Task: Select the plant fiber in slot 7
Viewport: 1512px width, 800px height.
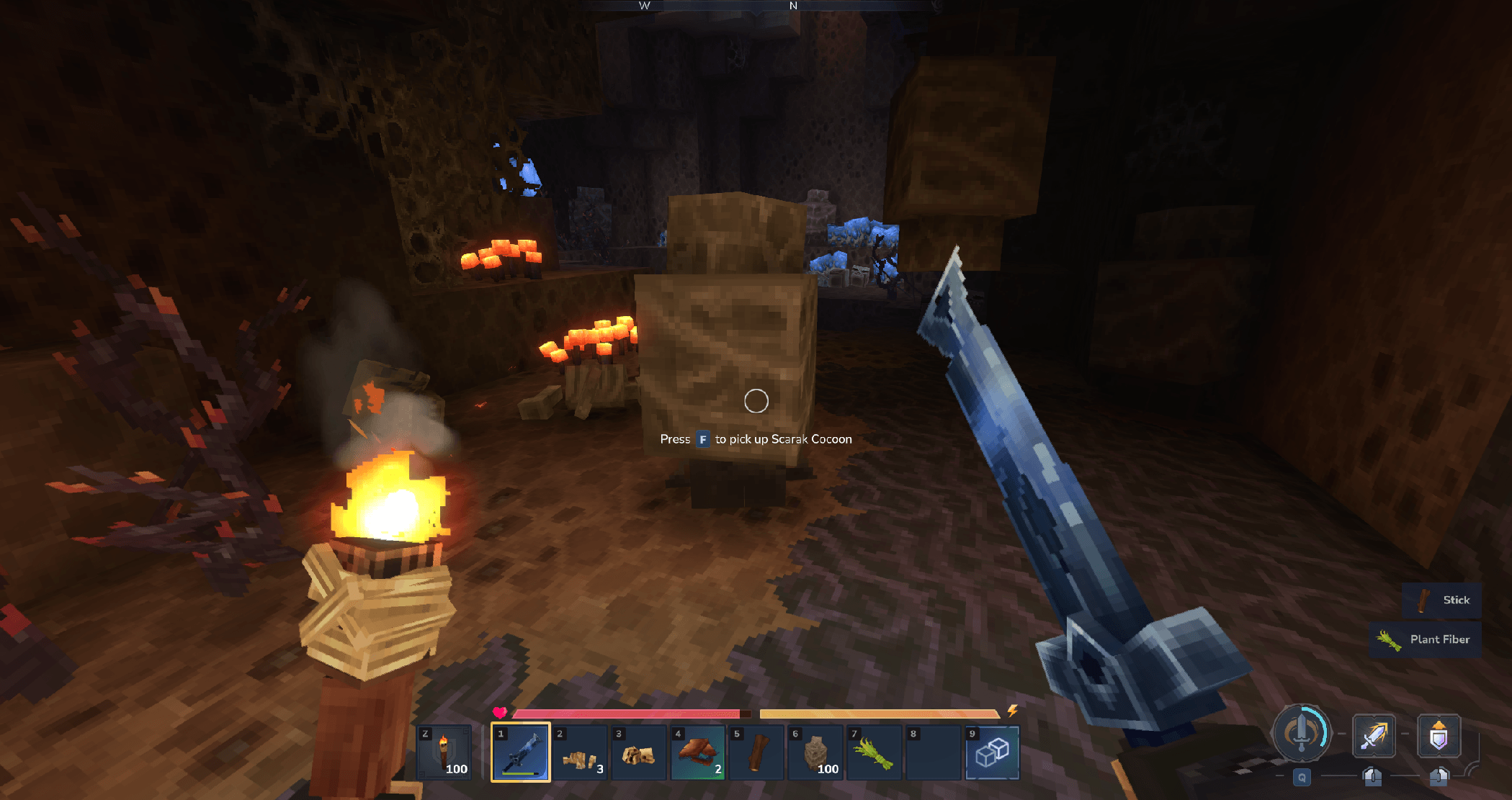Action: (x=874, y=752)
